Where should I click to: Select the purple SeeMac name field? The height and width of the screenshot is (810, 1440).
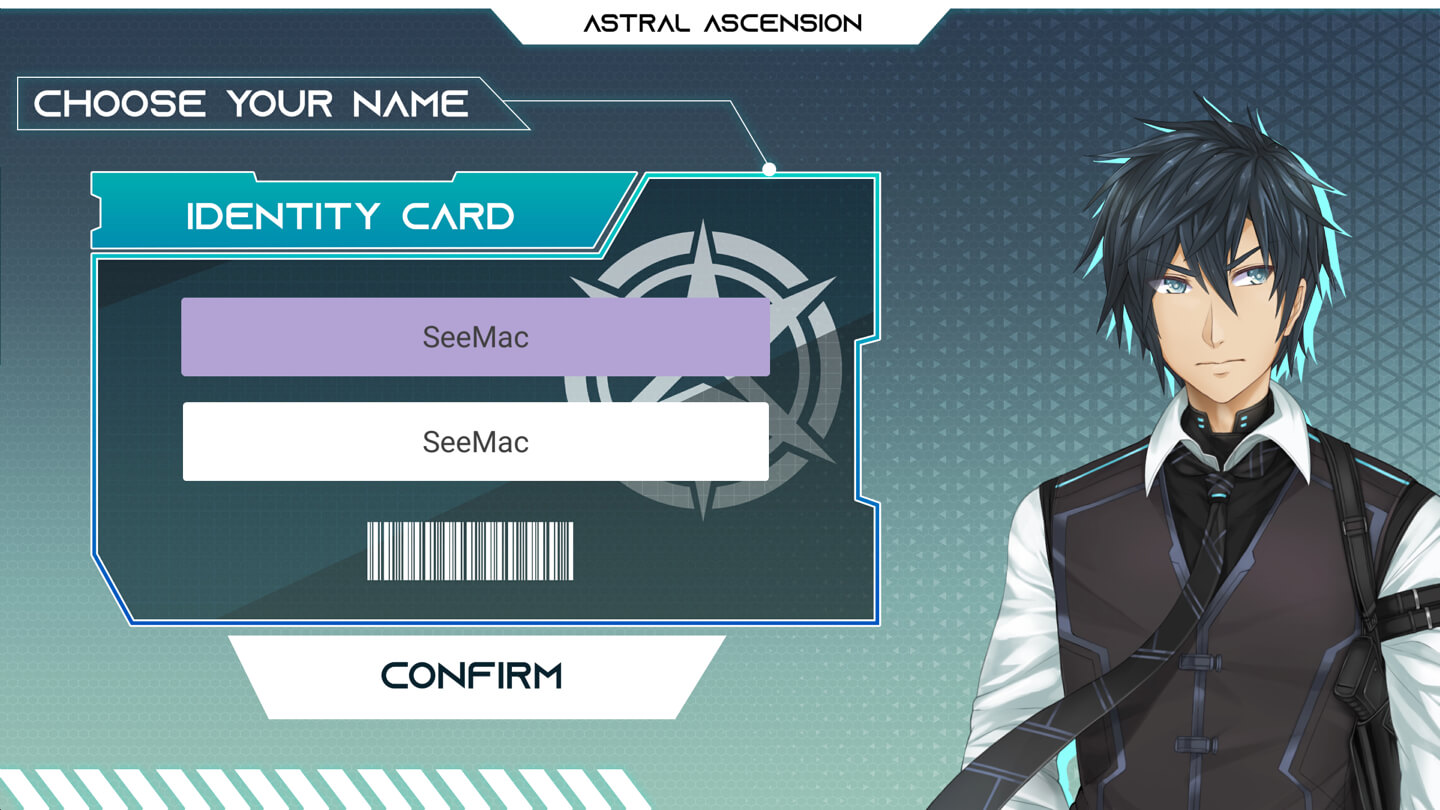pos(475,337)
